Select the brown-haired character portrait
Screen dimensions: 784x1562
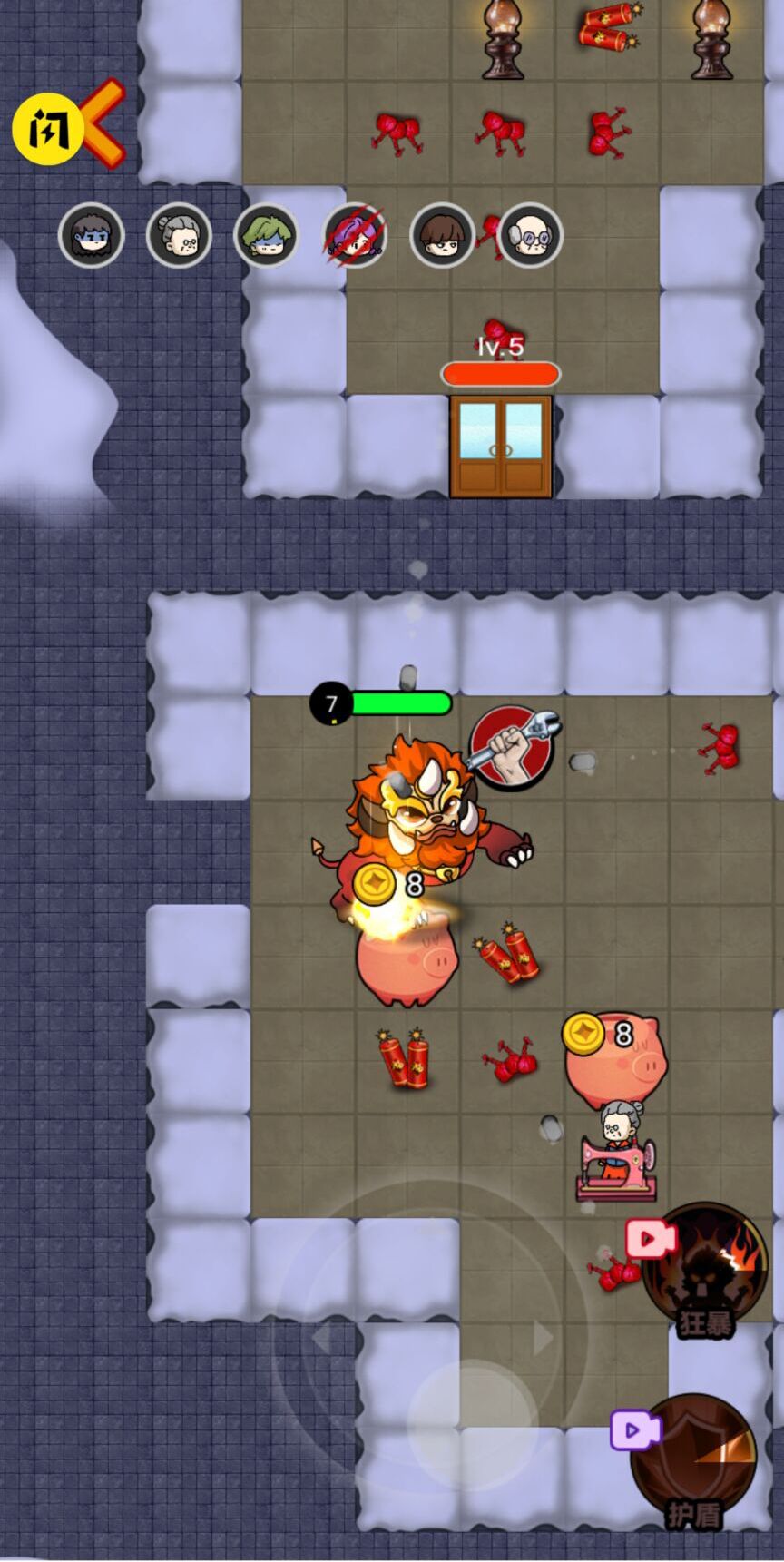[442, 235]
